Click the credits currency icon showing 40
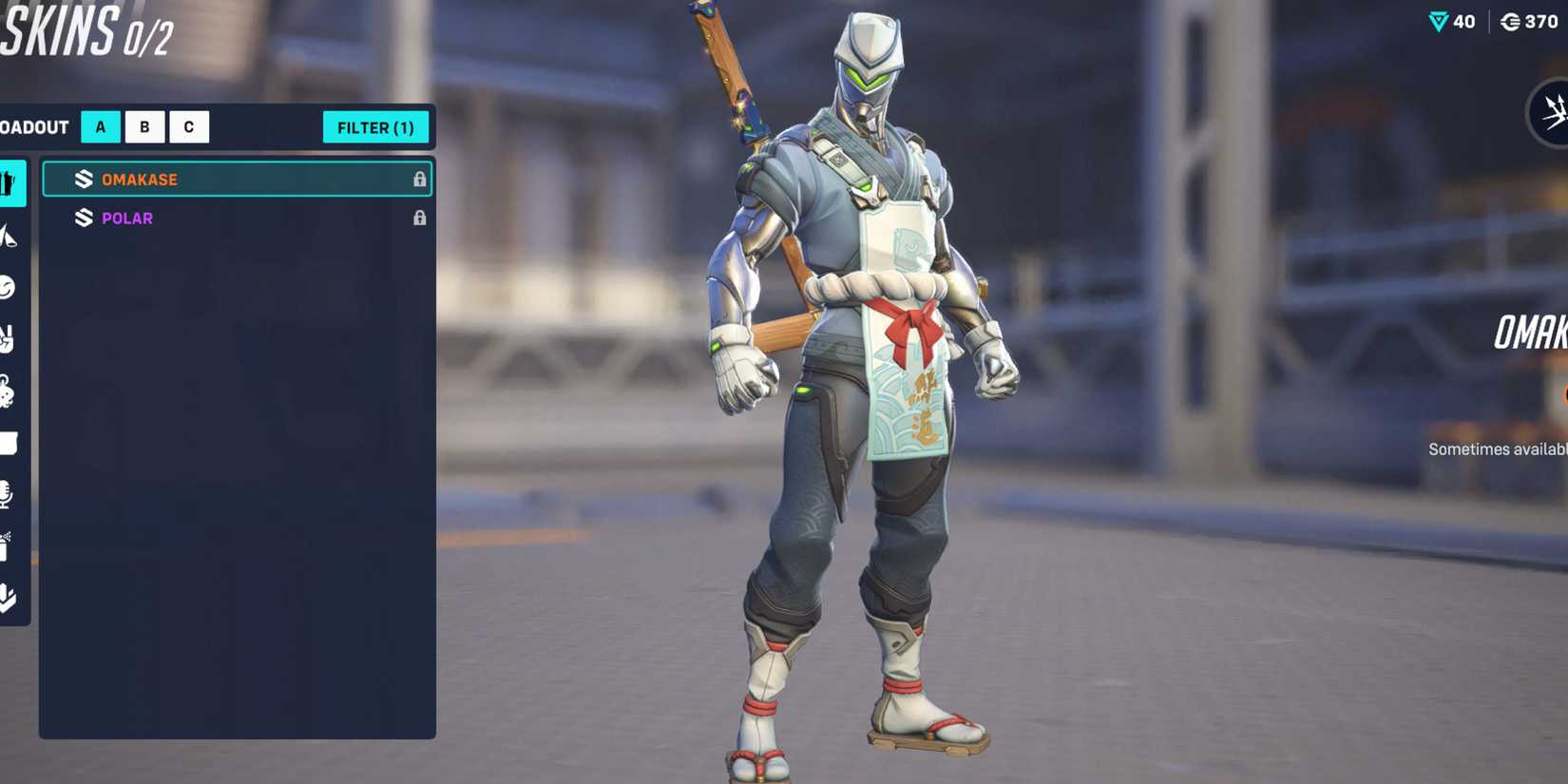Image resolution: width=1568 pixels, height=784 pixels. point(1438,22)
